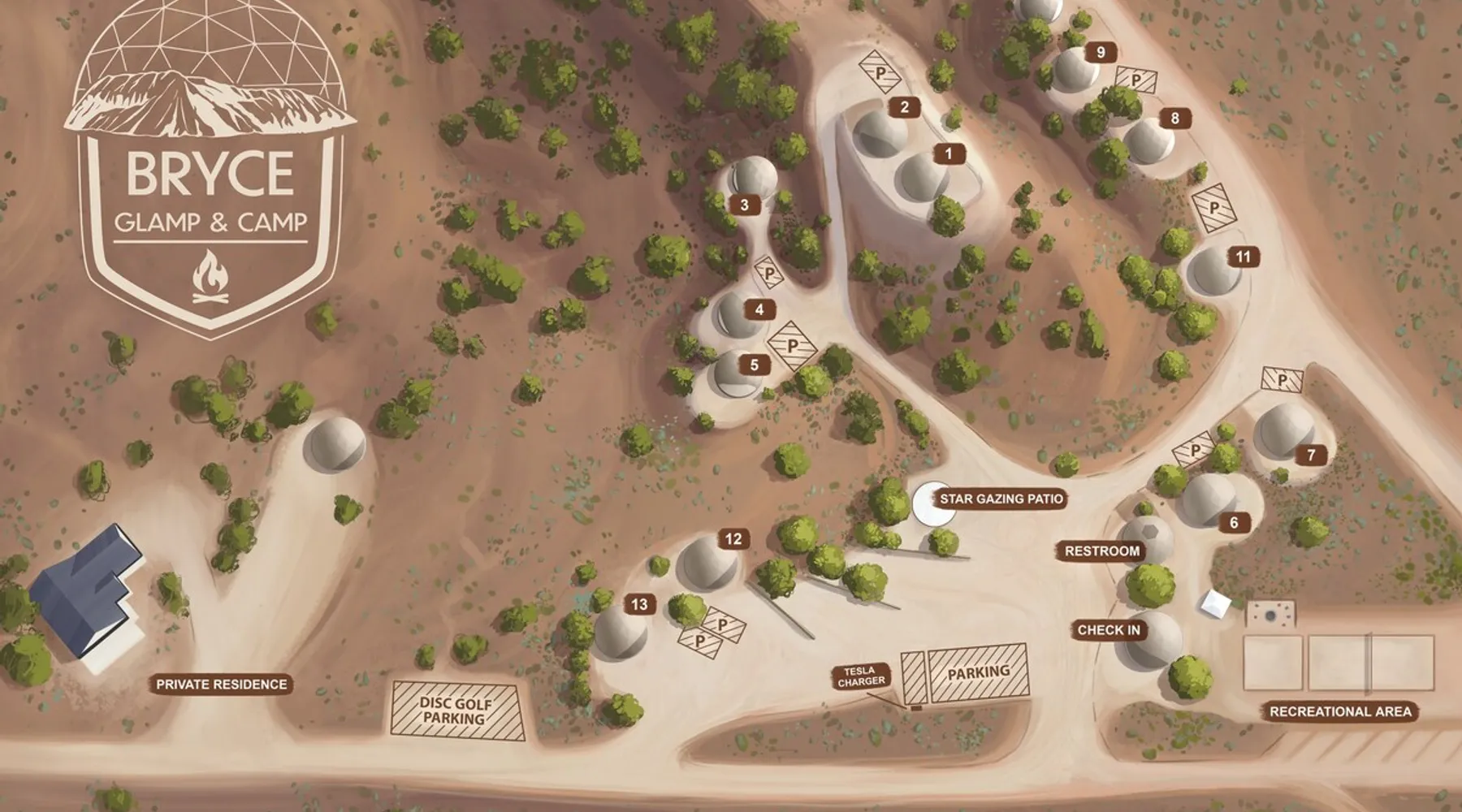Select the Private Residence label

click(x=222, y=685)
